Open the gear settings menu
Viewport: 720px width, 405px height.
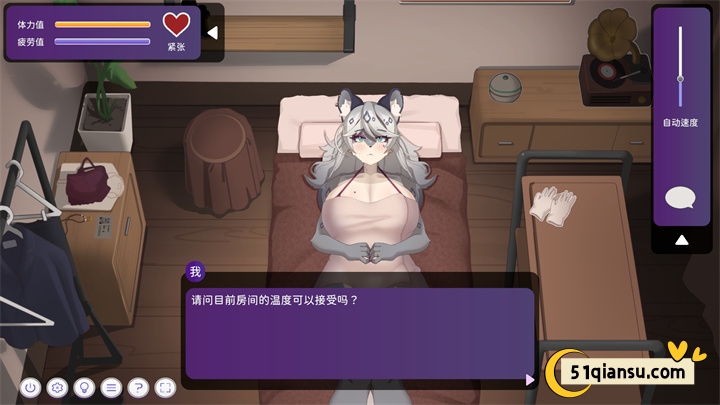(x=57, y=387)
